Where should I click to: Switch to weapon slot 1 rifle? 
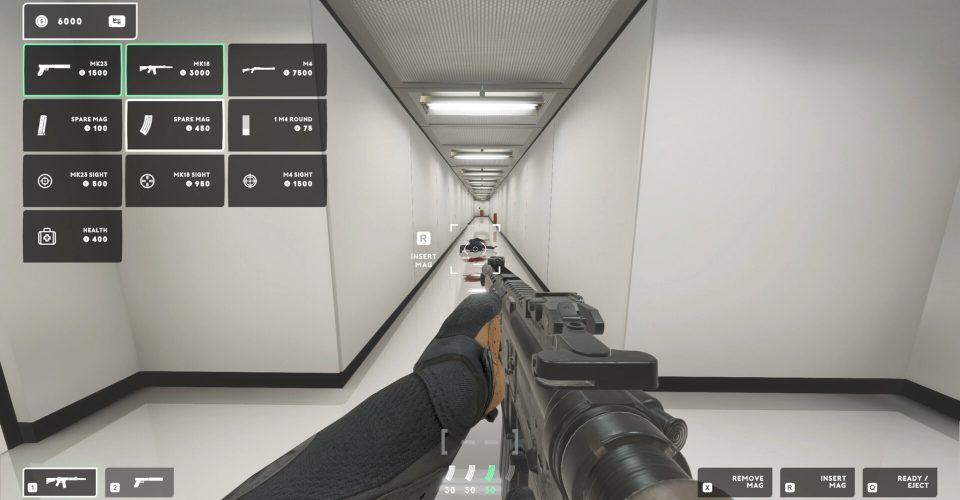coord(60,483)
